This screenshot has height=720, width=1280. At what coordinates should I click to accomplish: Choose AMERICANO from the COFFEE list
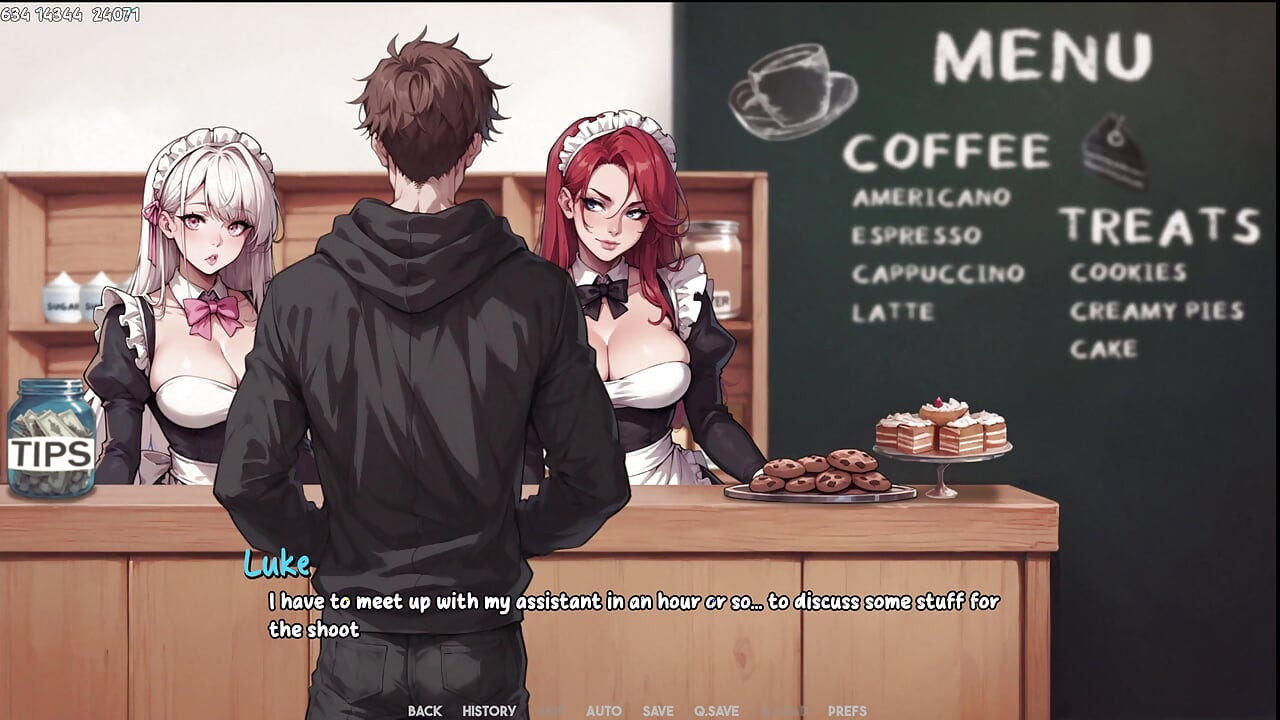[x=931, y=198]
